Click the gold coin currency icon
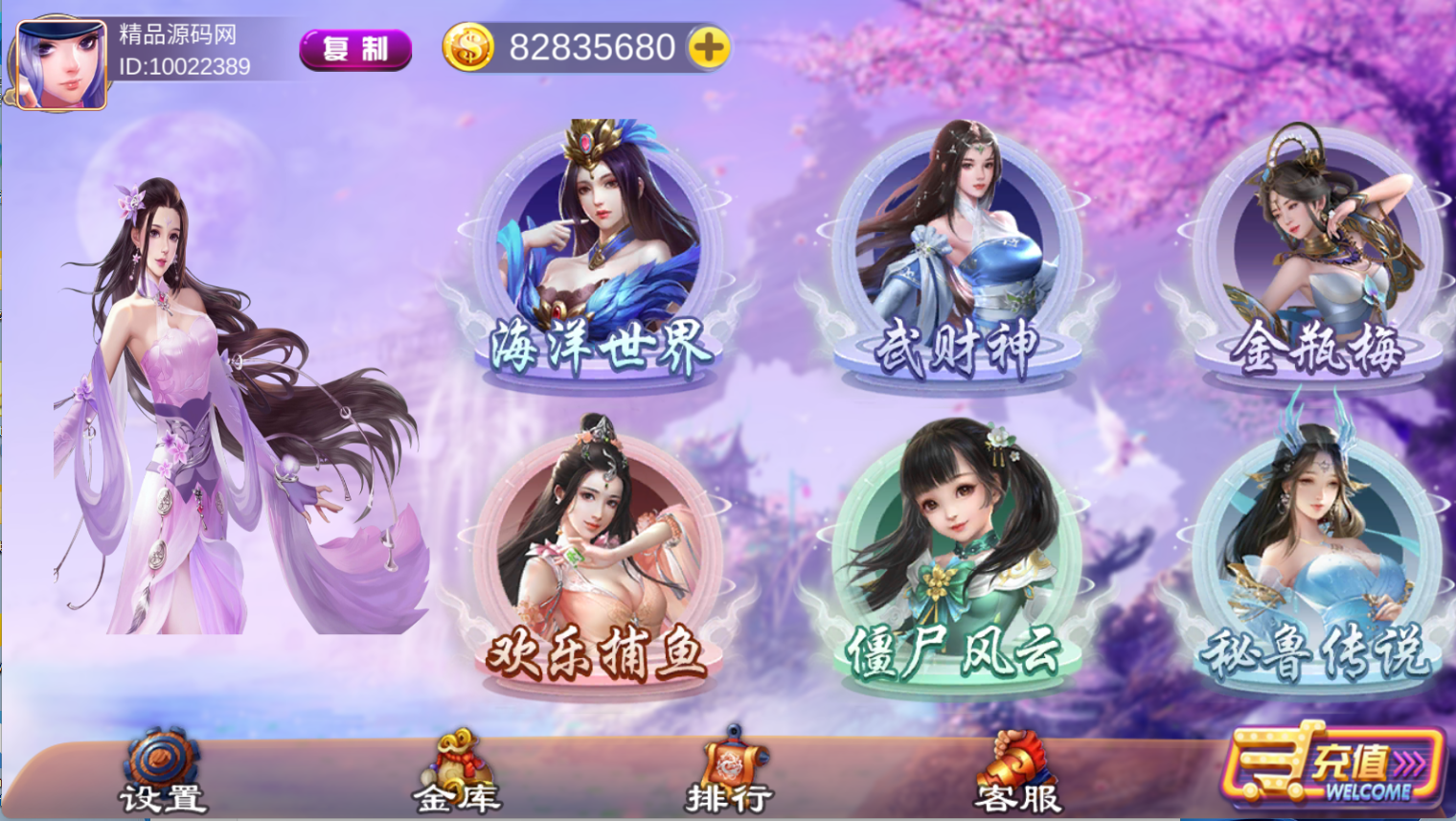The width and height of the screenshot is (1456, 821). (470, 44)
